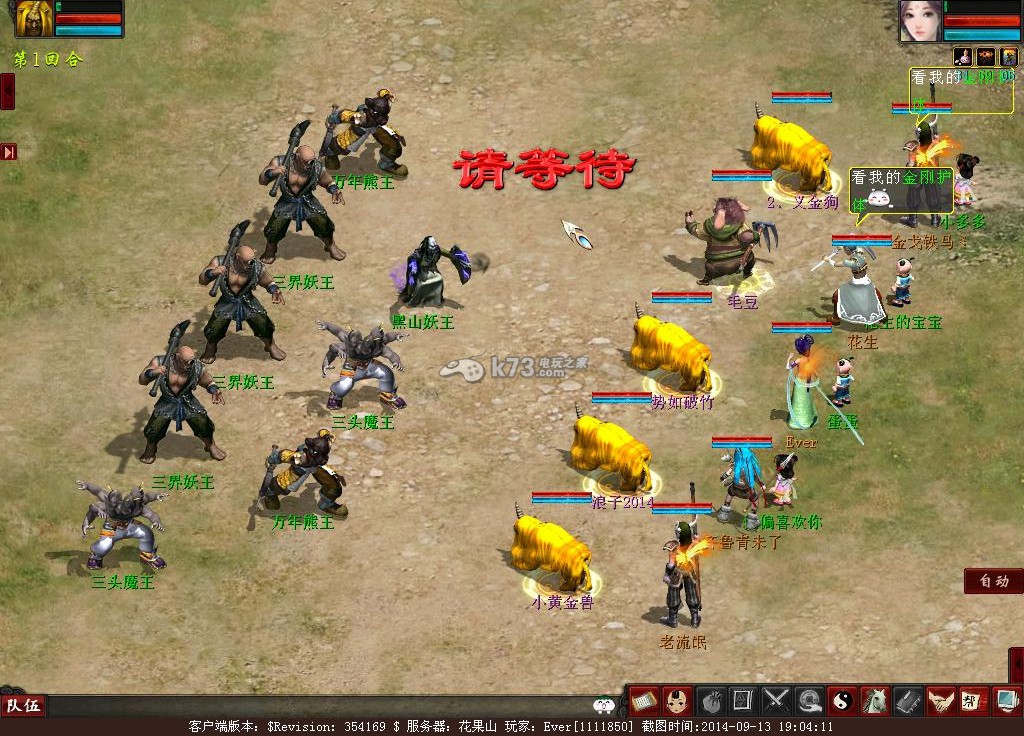Open the female character portrait
The height and width of the screenshot is (736, 1024).
920,21
